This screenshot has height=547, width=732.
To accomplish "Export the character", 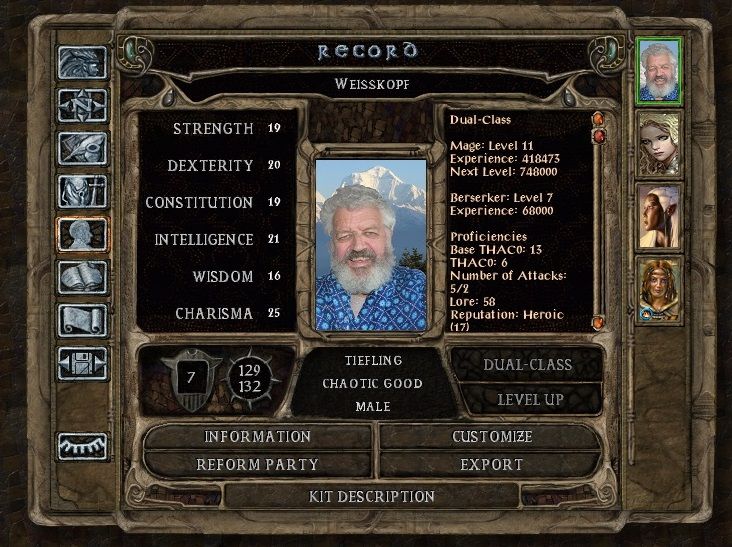I will (x=492, y=465).
